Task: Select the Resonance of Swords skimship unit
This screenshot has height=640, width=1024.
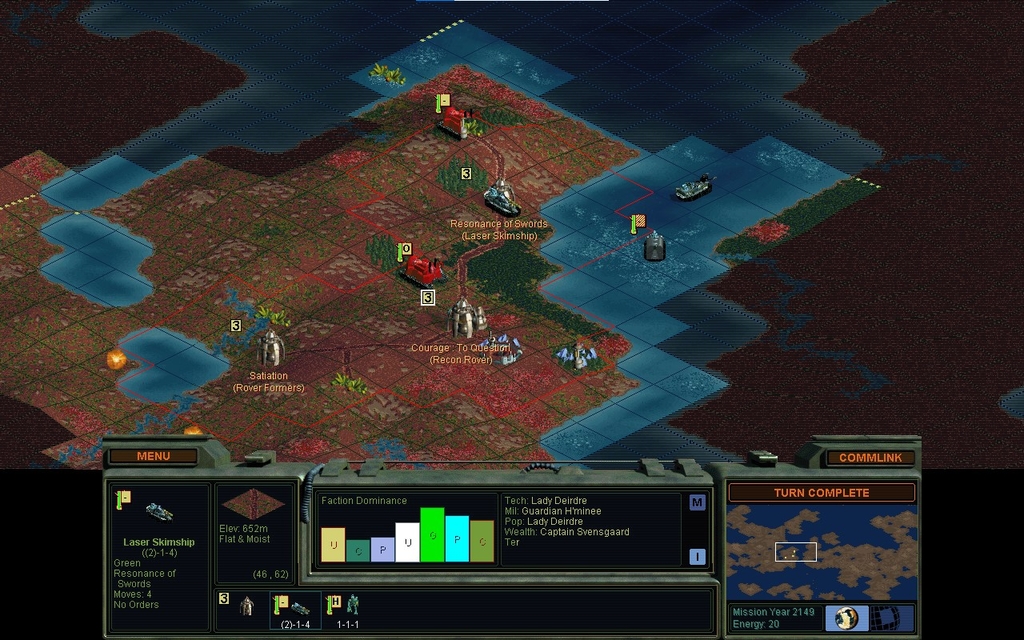Action: tap(501, 199)
